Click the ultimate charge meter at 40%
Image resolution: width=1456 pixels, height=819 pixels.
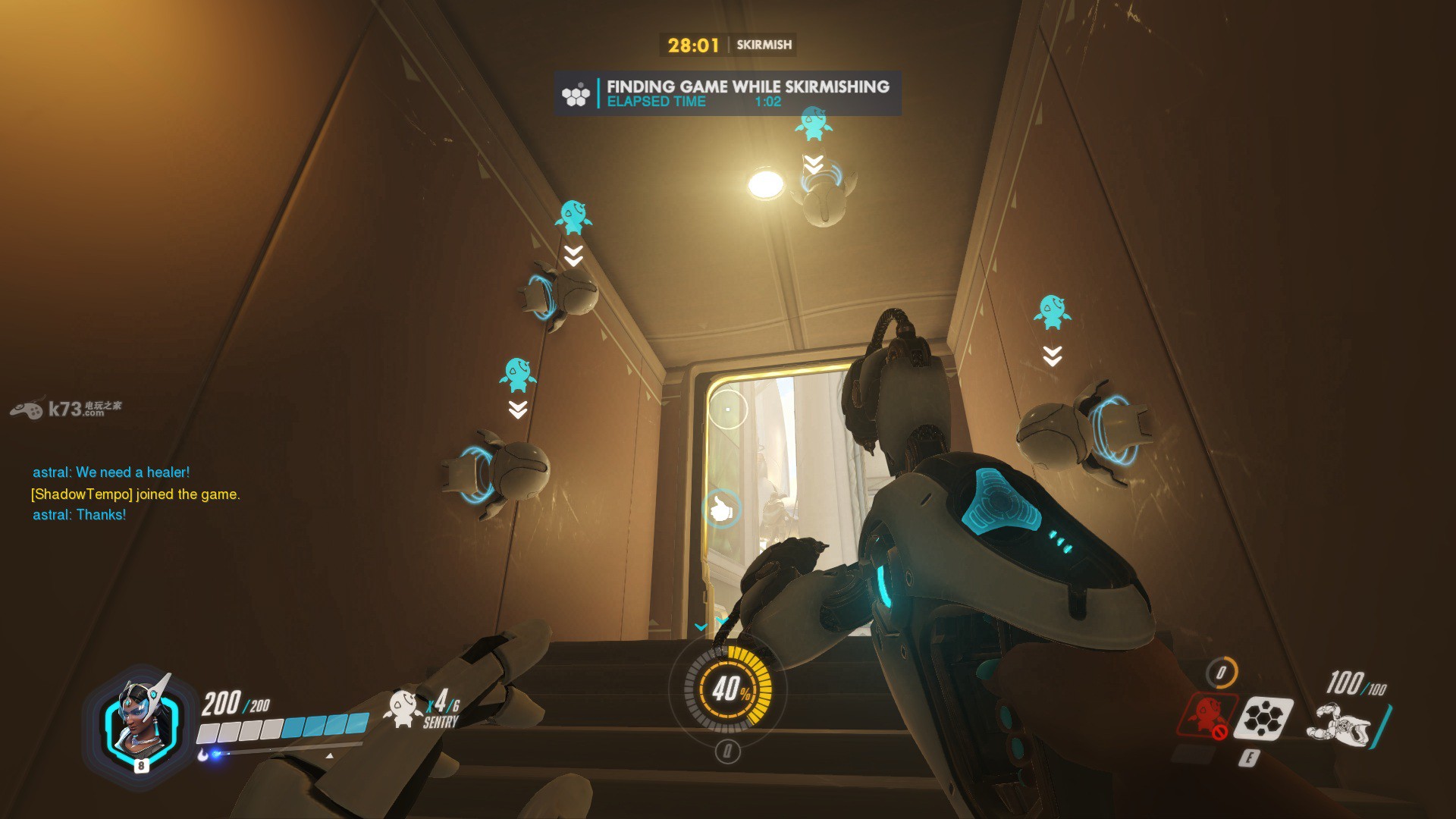(727, 689)
